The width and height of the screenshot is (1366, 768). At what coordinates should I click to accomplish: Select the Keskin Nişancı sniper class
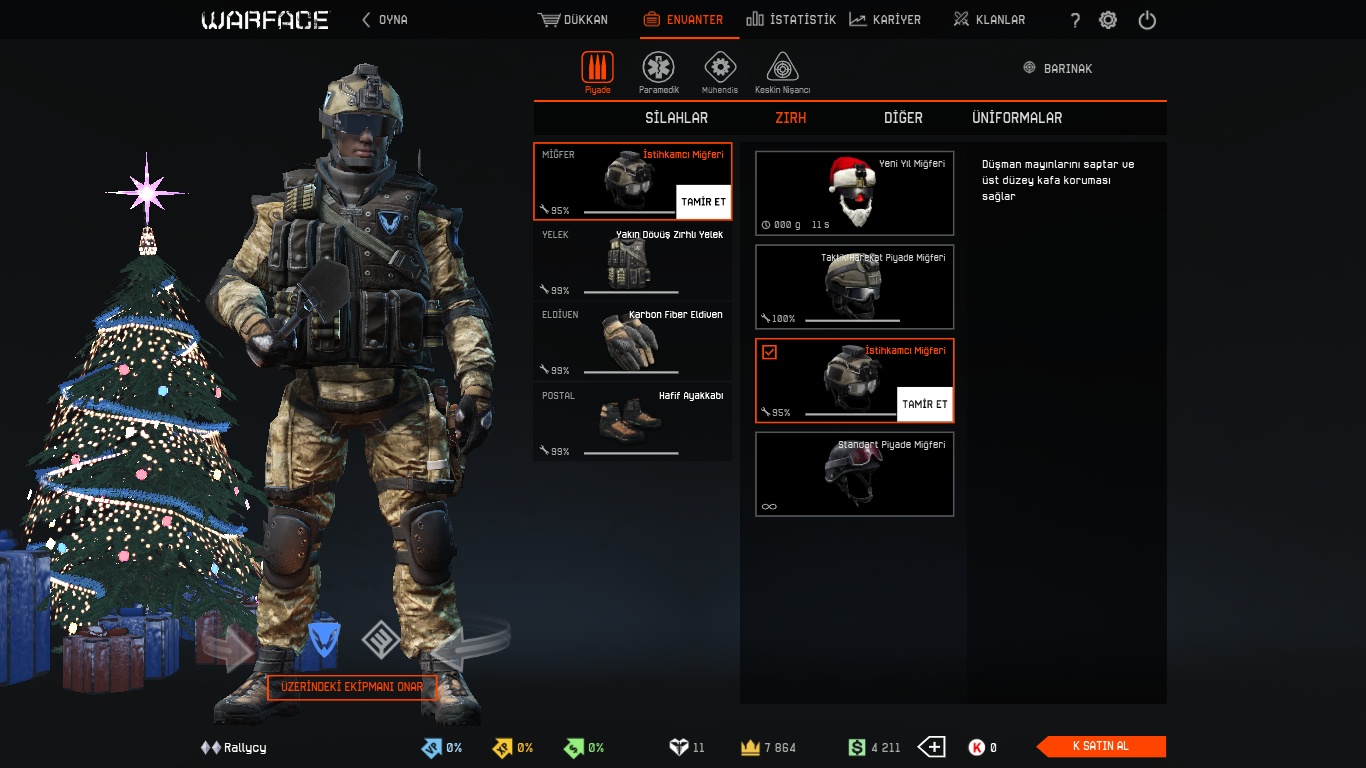click(x=782, y=73)
